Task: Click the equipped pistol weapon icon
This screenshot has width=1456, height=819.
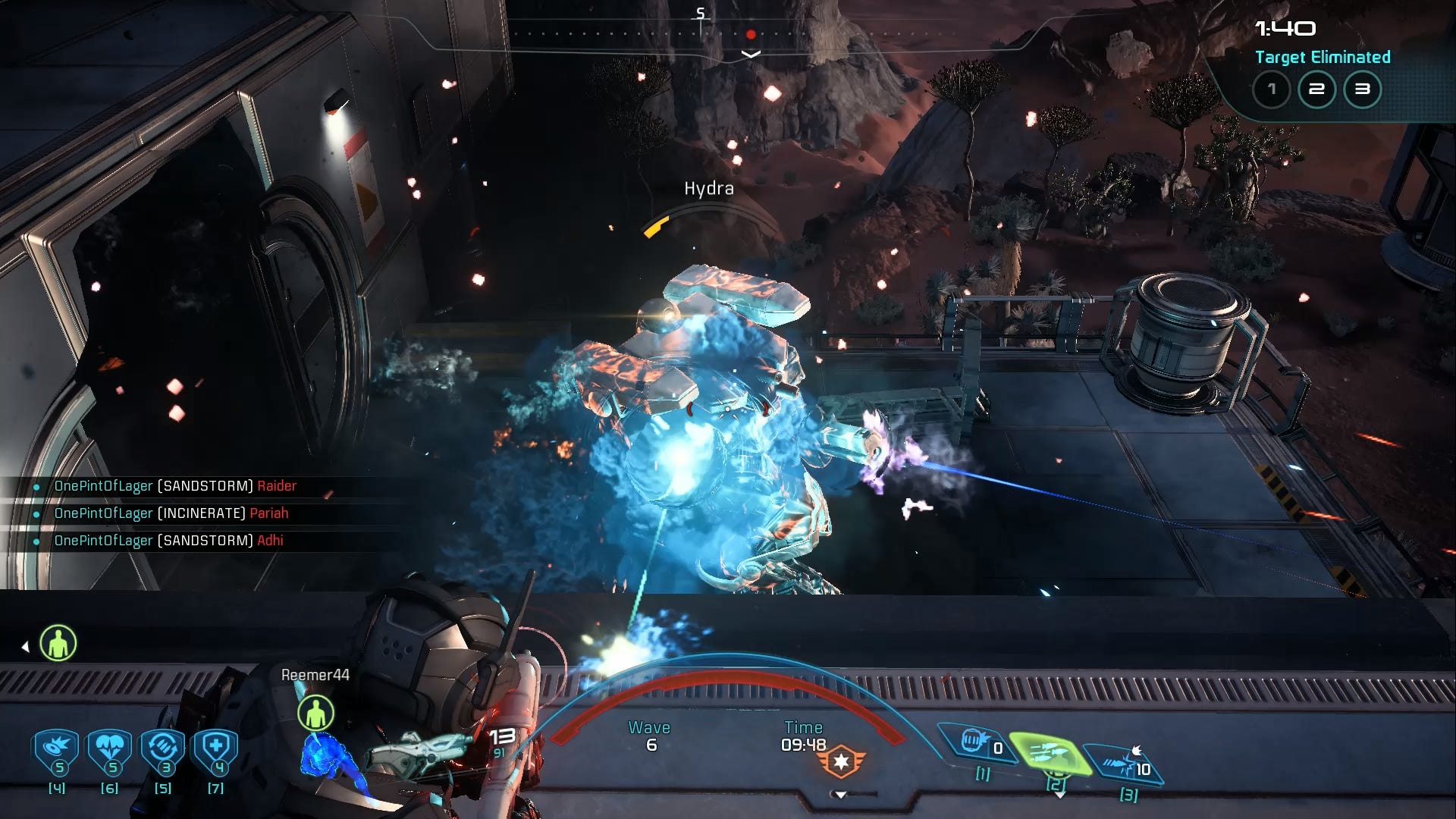Action: pyautogui.click(x=417, y=749)
